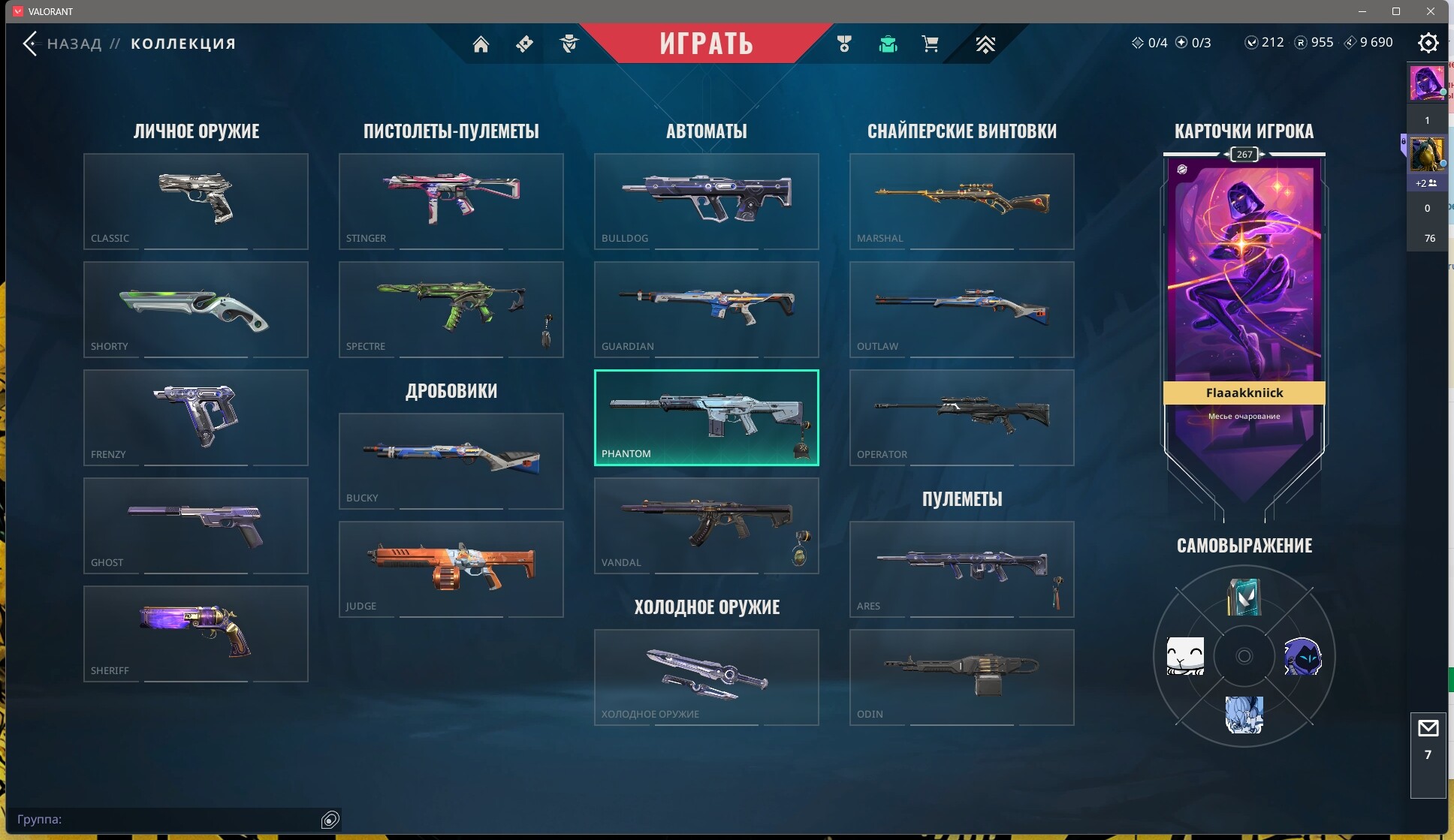
Task: Open the store cart icon
Action: (930, 44)
